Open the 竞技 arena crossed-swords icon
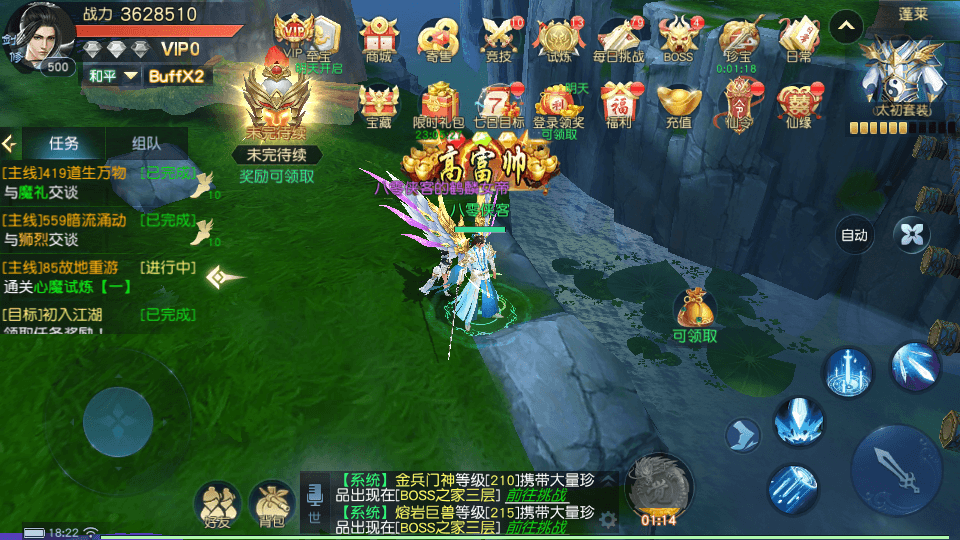 pos(497,40)
